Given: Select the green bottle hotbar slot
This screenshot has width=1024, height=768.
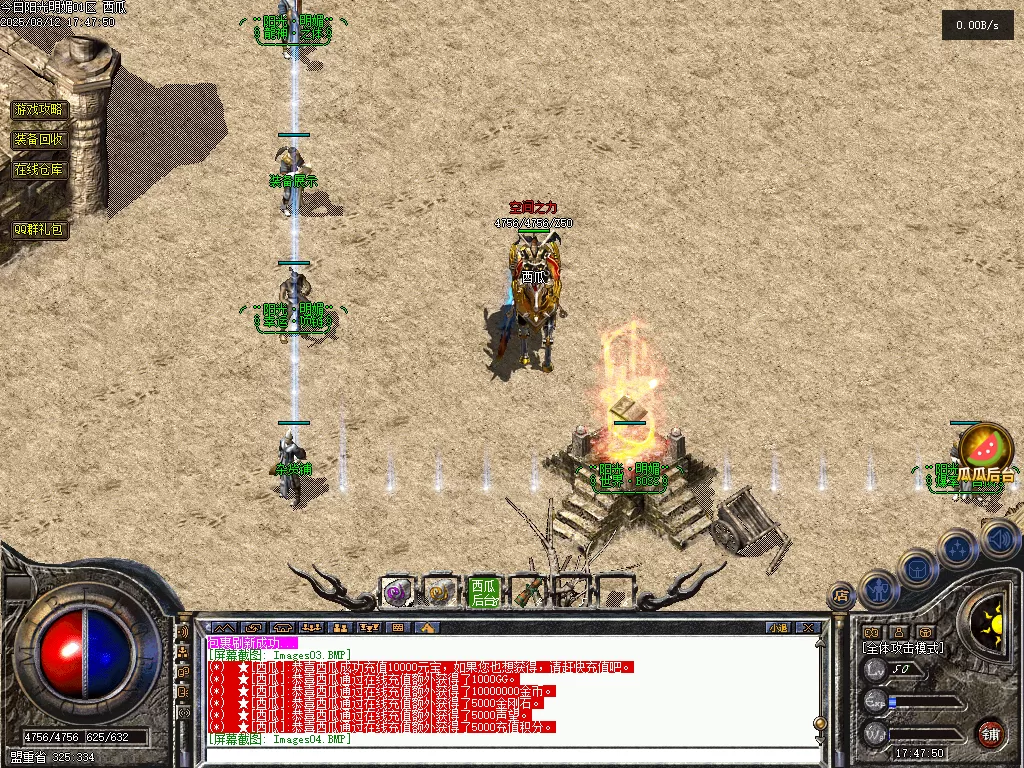Looking at the screenshot, I should click(x=527, y=592).
